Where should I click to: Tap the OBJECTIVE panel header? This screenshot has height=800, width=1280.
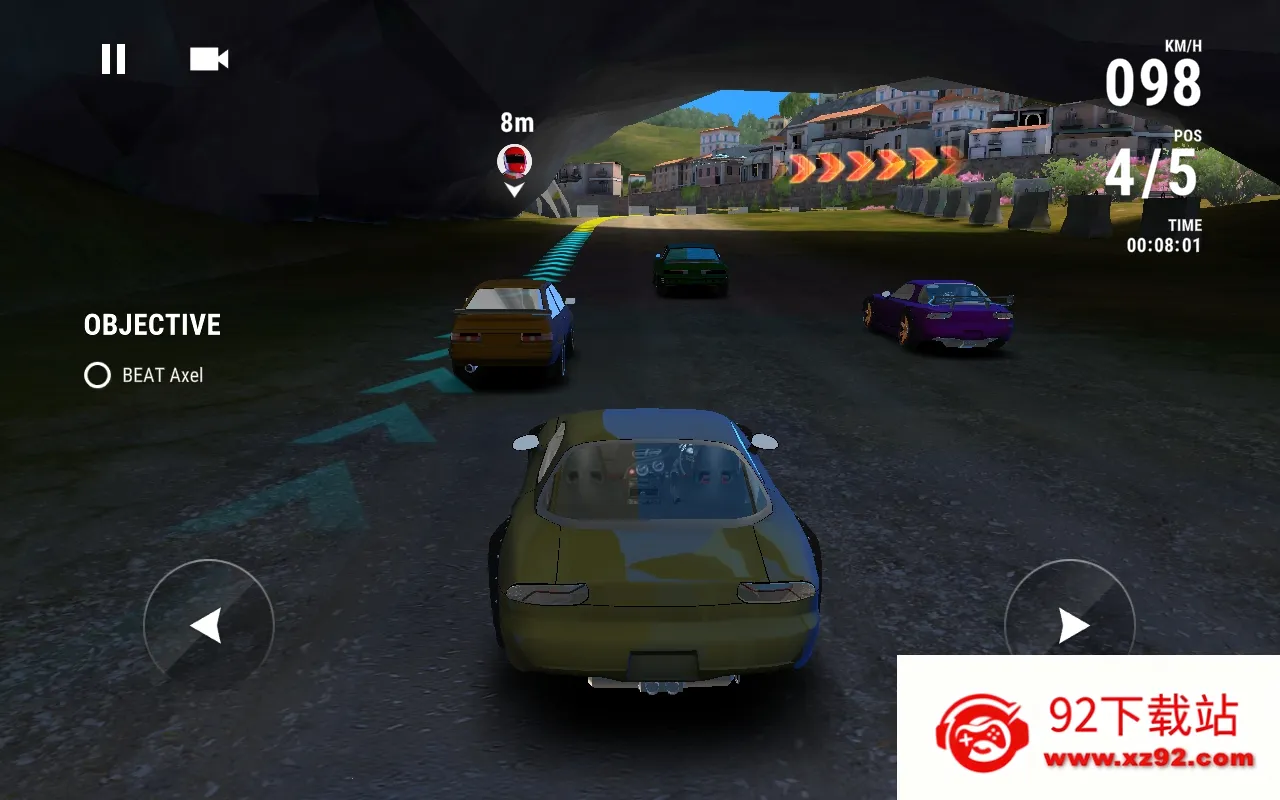(151, 324)
